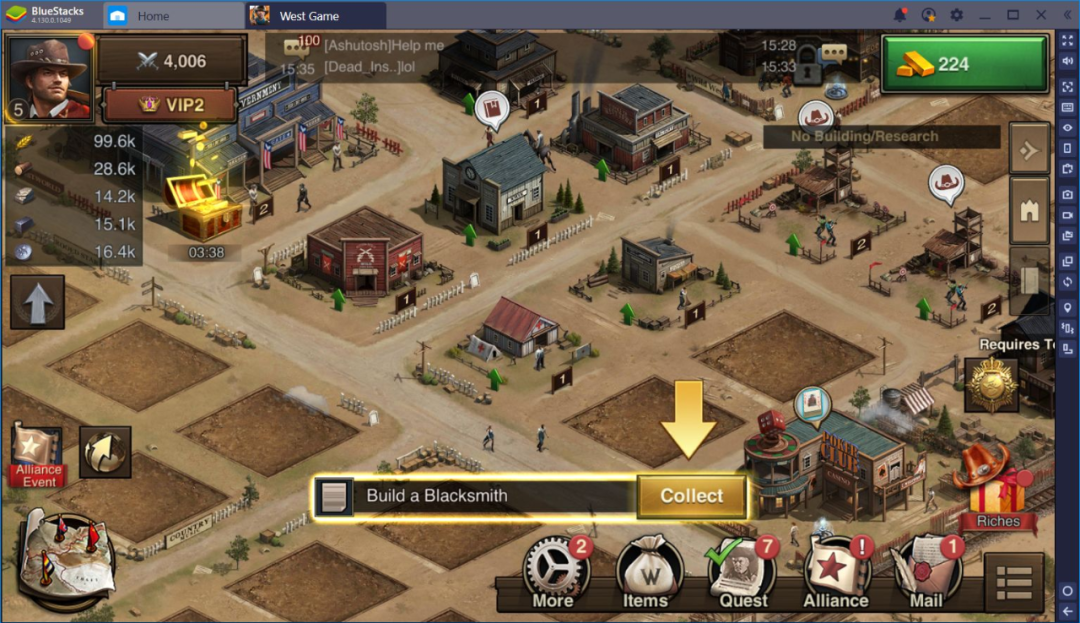
Task: Show the Alliance screen
Action: [x=836, y=573]
